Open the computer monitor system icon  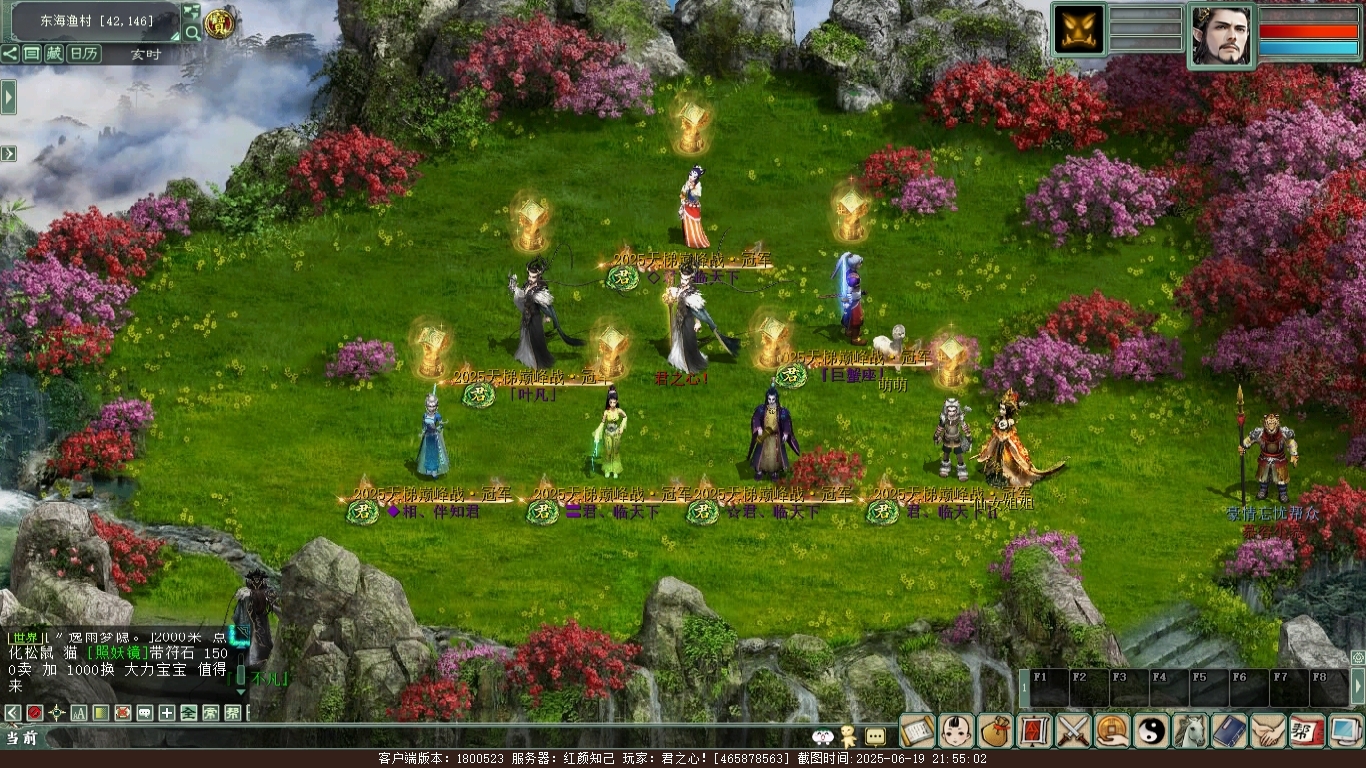pyautogui.click(x=1346, y=731)
